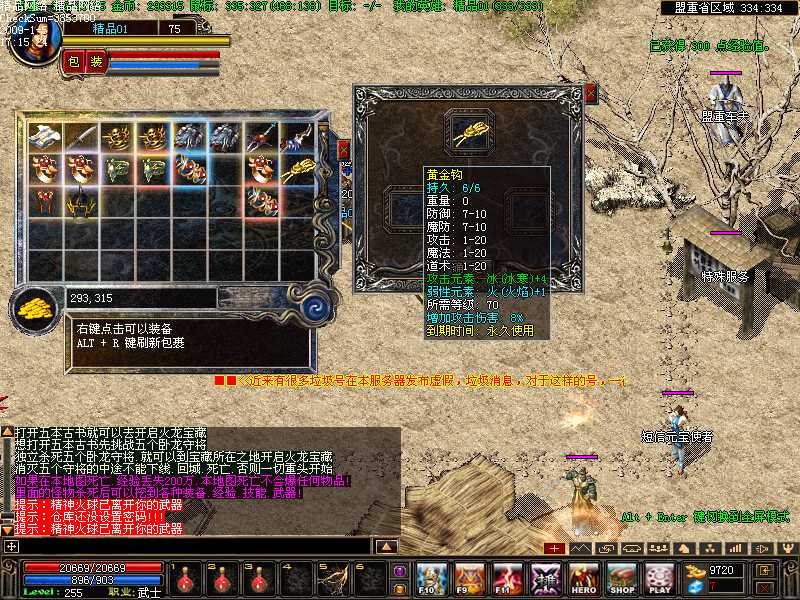Open the group members toolbar icon
Screen dimensions: 800x600
[x=655, y=548]
